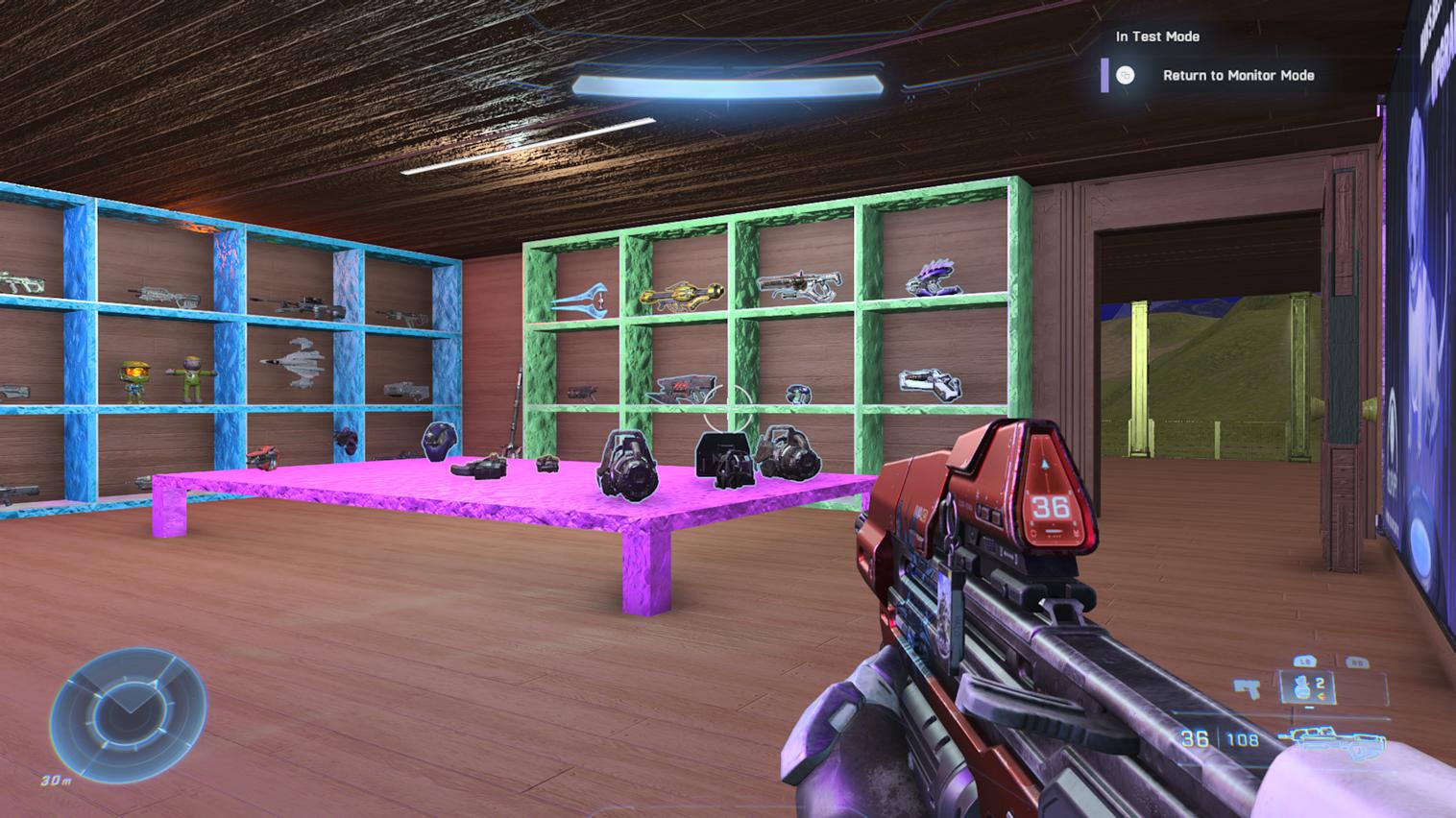
Task: Open the circular motion tracker radar
Action: (128, 709)
